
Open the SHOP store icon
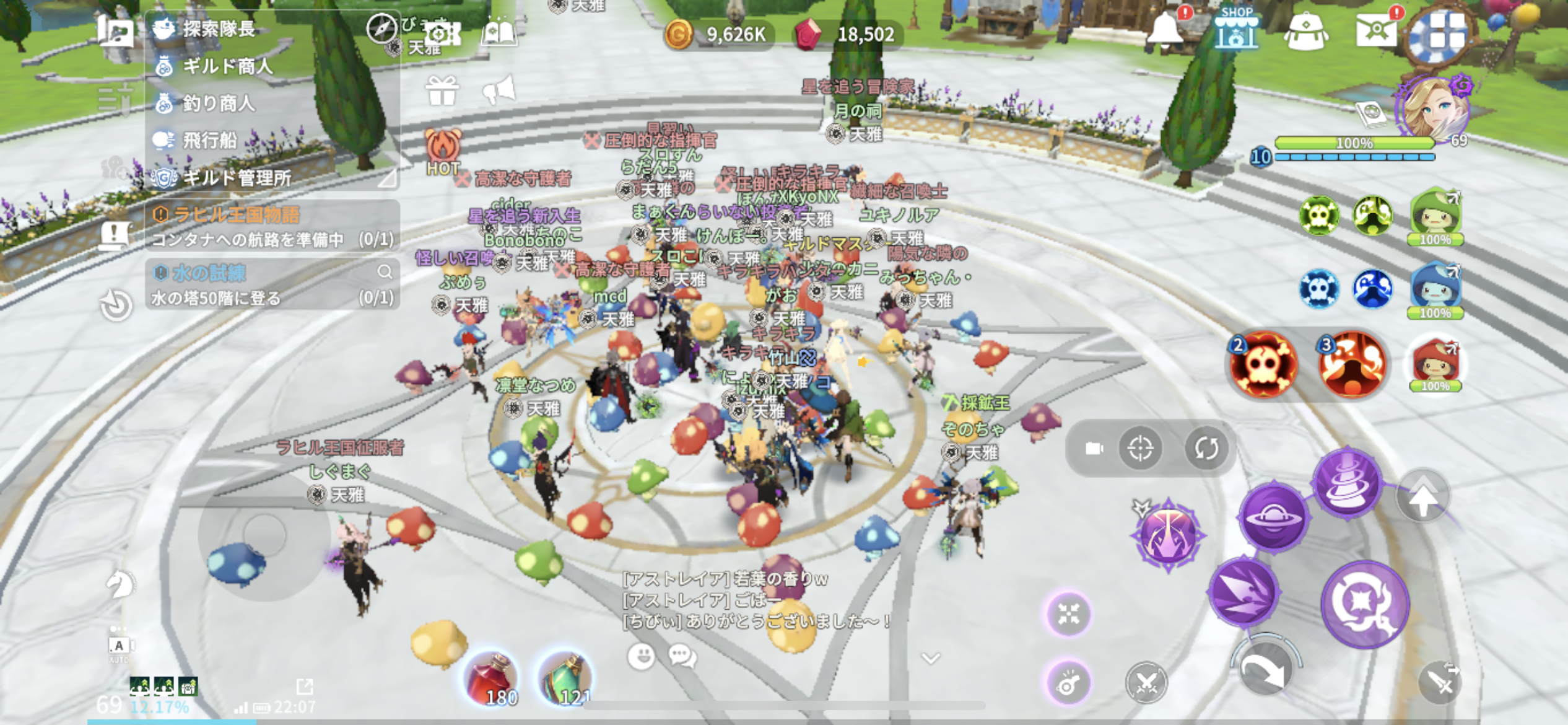[1235, 29]
